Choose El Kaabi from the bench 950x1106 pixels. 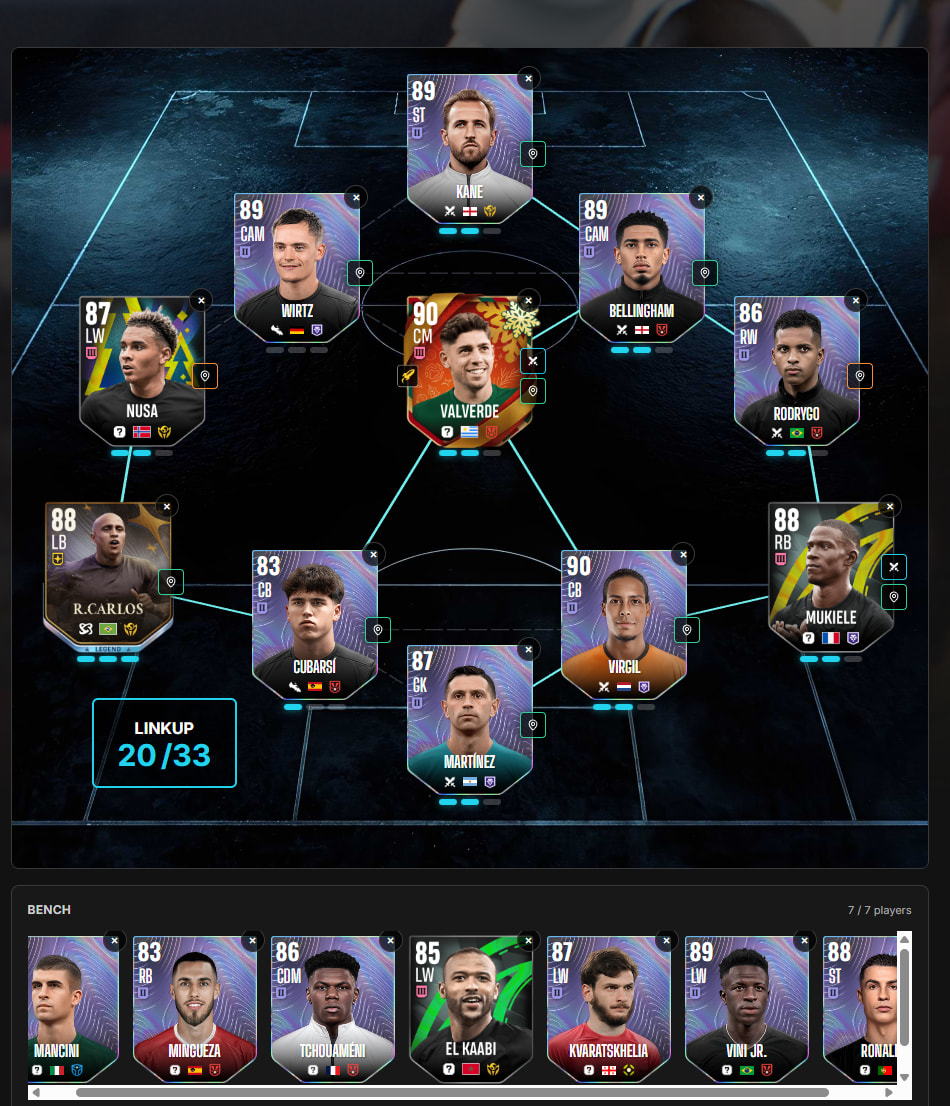tap(469, 1008)
